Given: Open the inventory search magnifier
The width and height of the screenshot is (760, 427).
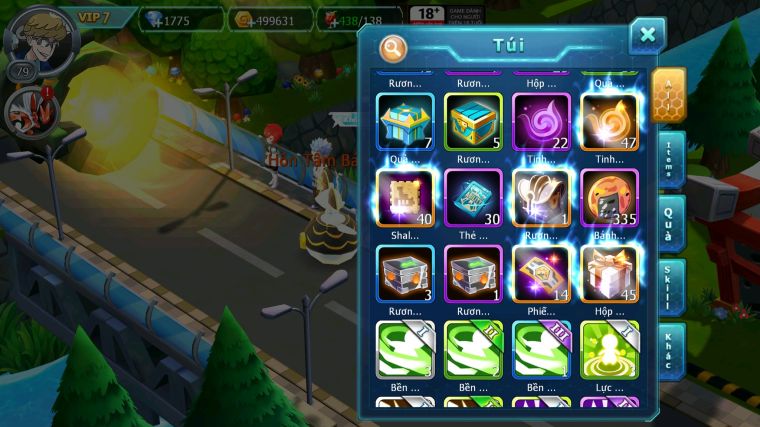Looking at the screenshot, I should (394, 47).
